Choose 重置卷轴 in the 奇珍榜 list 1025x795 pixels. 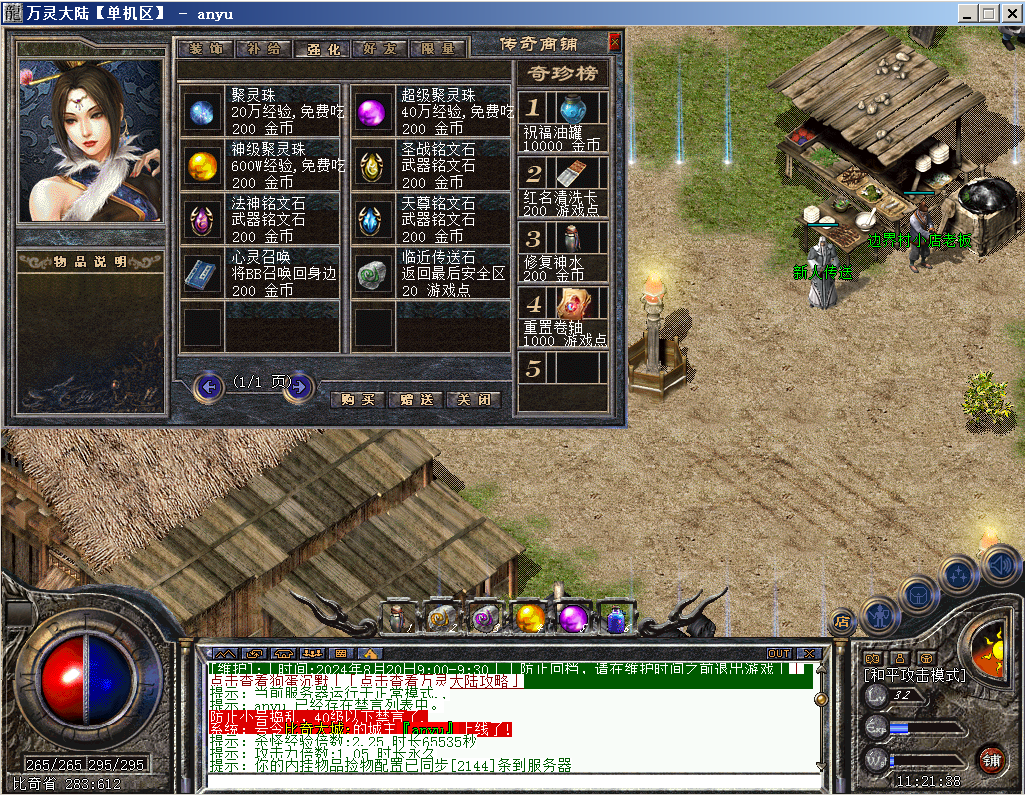[x=573, y=304]
